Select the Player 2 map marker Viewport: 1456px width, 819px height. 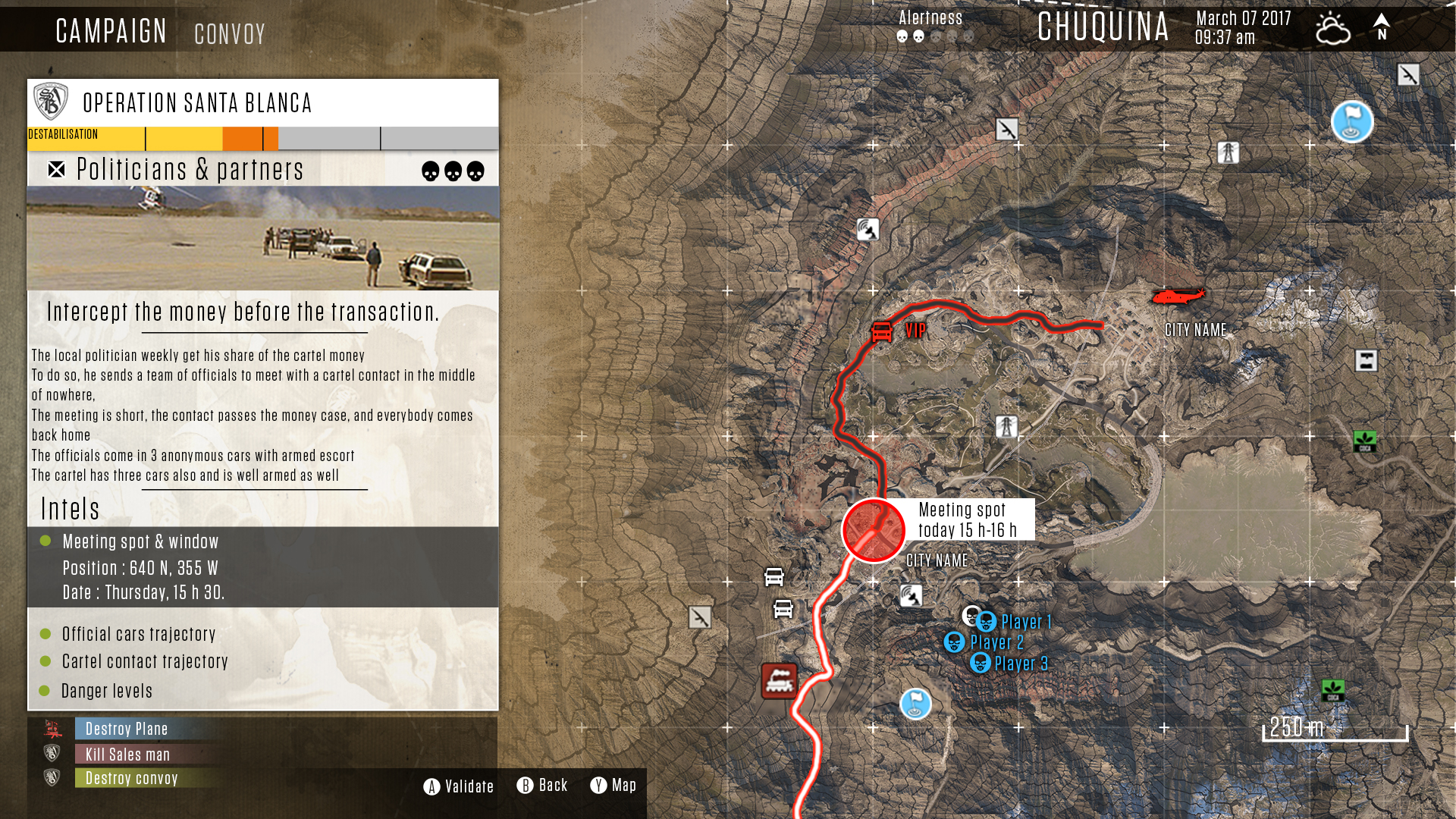tap(954, 642)
